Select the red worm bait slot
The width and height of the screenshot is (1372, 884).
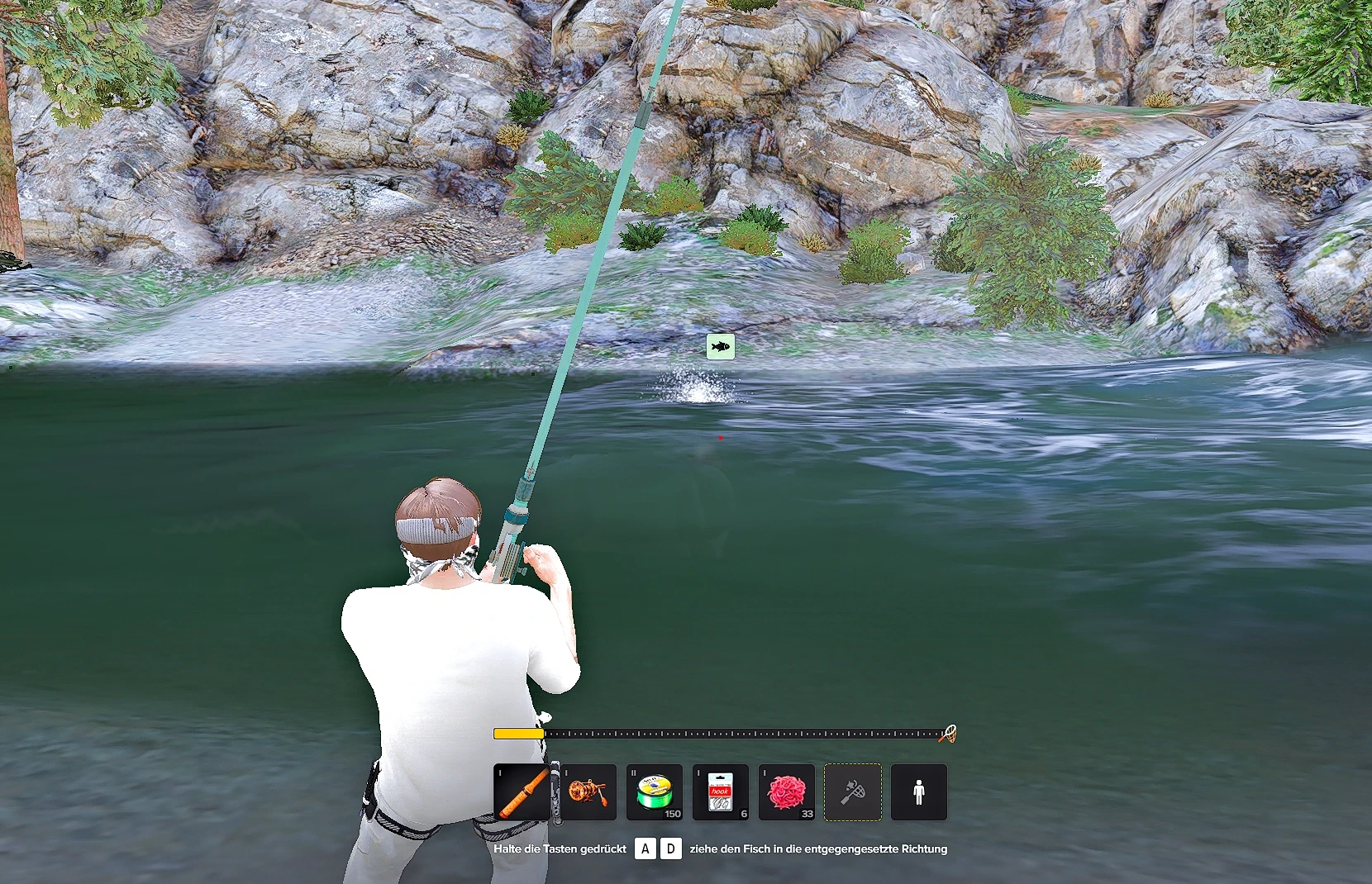click(x=787, y=792)
